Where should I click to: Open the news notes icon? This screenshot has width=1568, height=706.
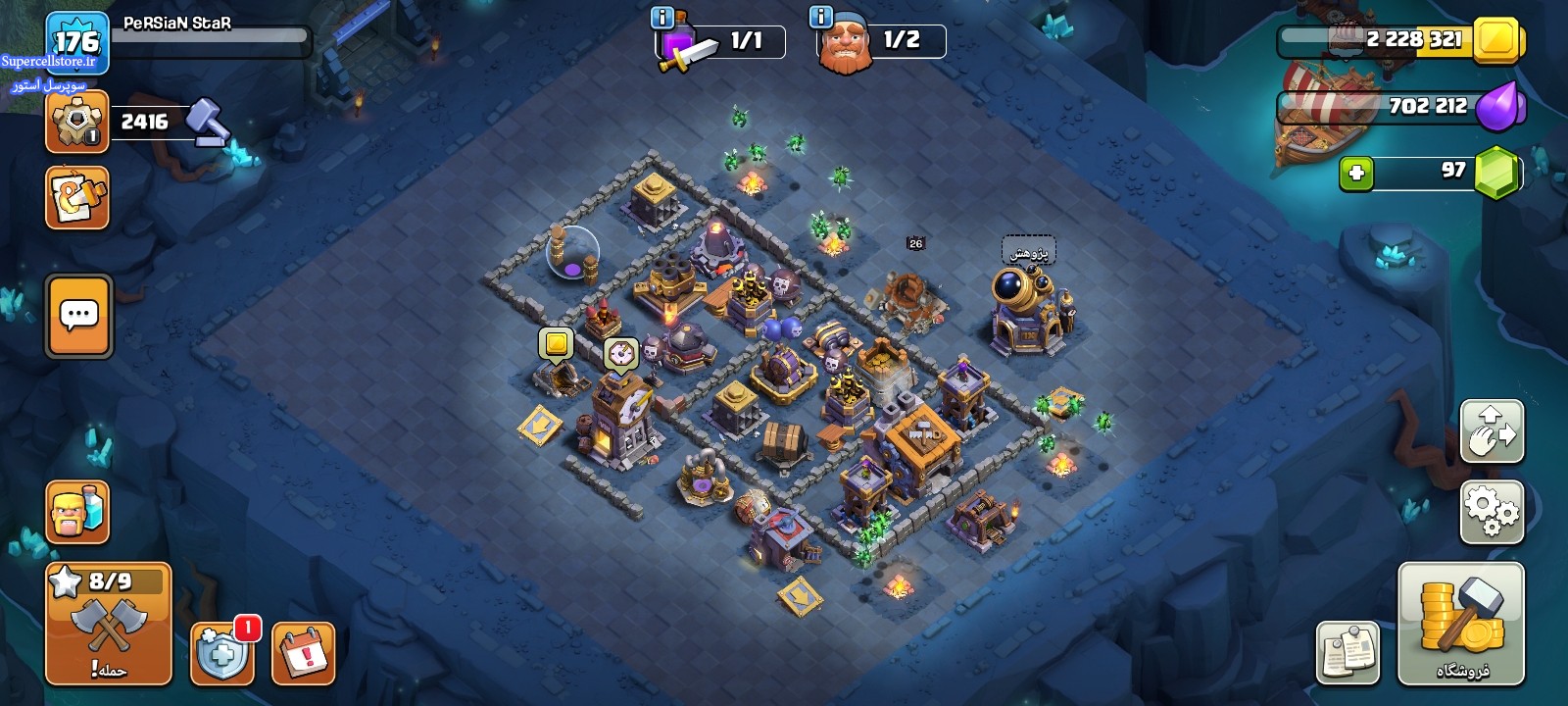click(1347, 652)
